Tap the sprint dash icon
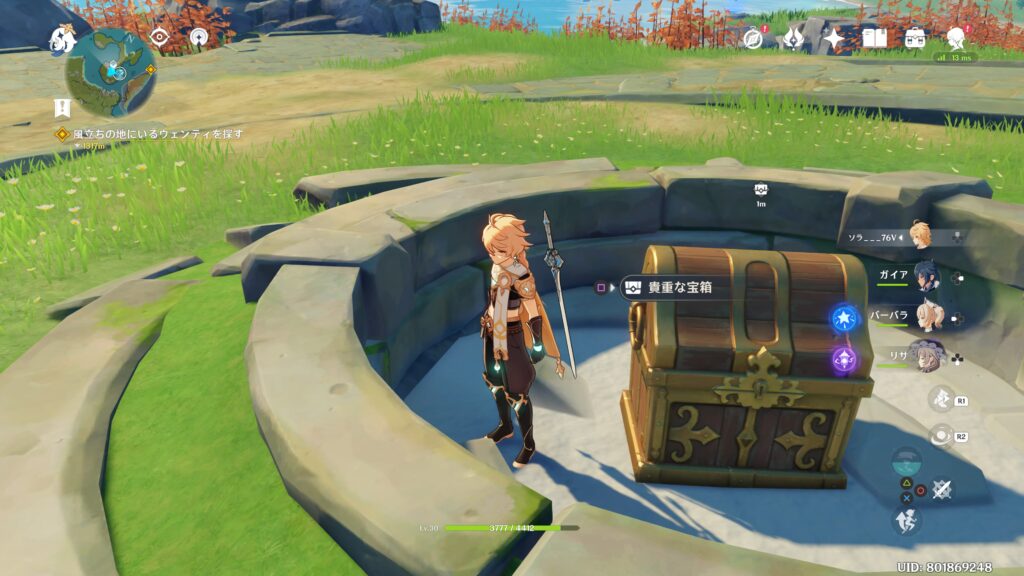1024x576 pixels. 907,521
